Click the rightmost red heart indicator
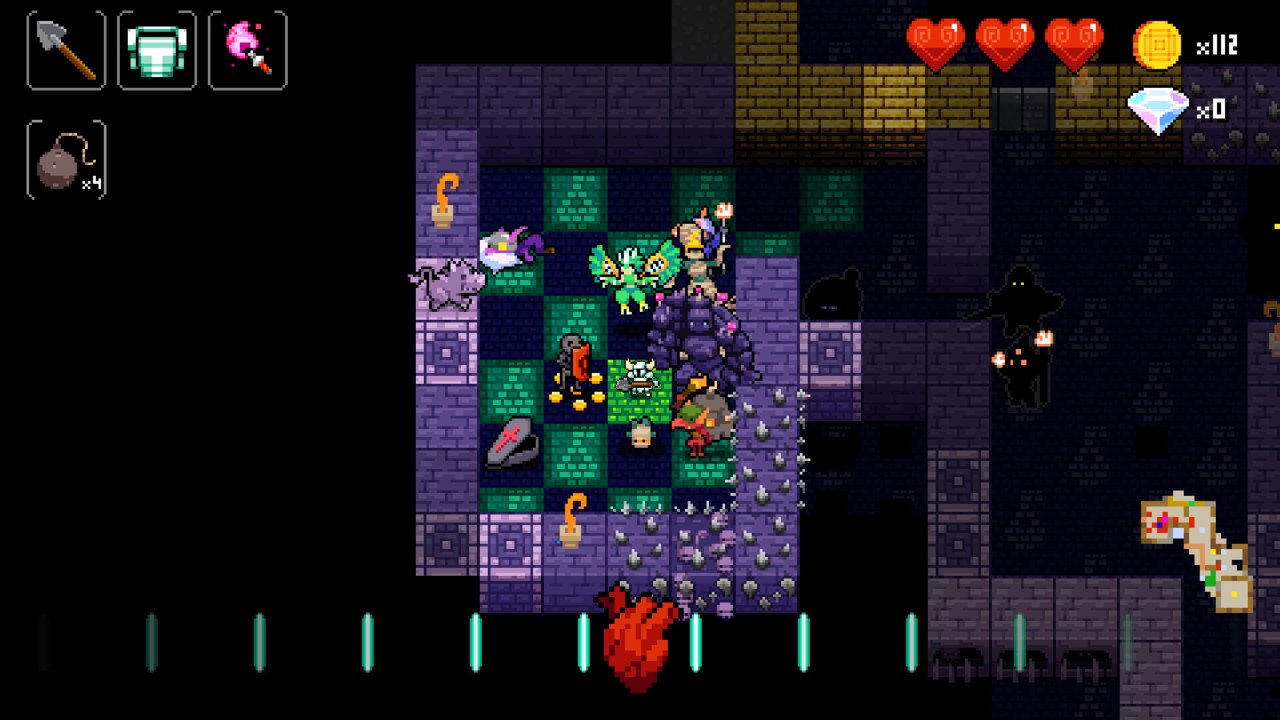Image resolution: width=1280 pixels, height=720 pixels. pyautogui.click(x=1077, y=42)
